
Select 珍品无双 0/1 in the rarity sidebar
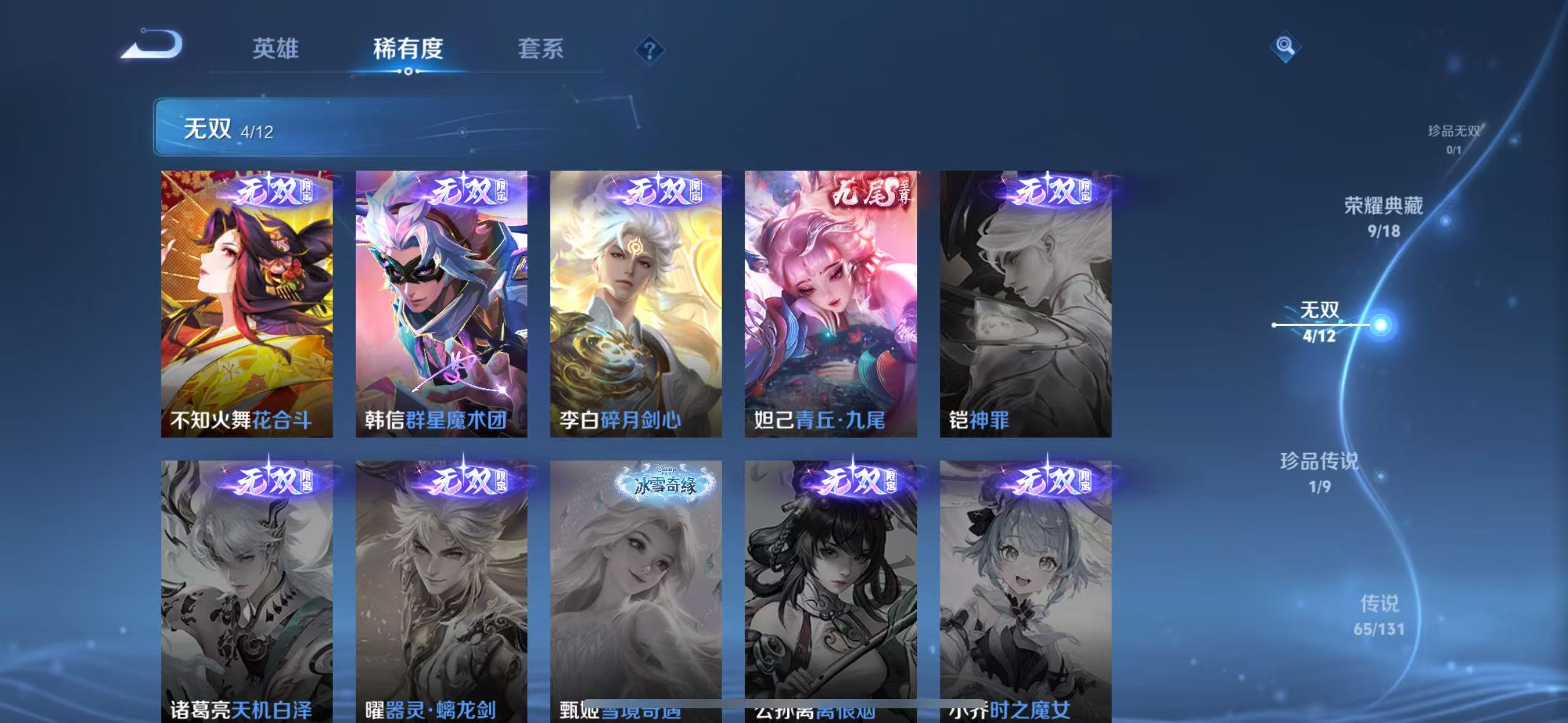(x=1455, y=136)
